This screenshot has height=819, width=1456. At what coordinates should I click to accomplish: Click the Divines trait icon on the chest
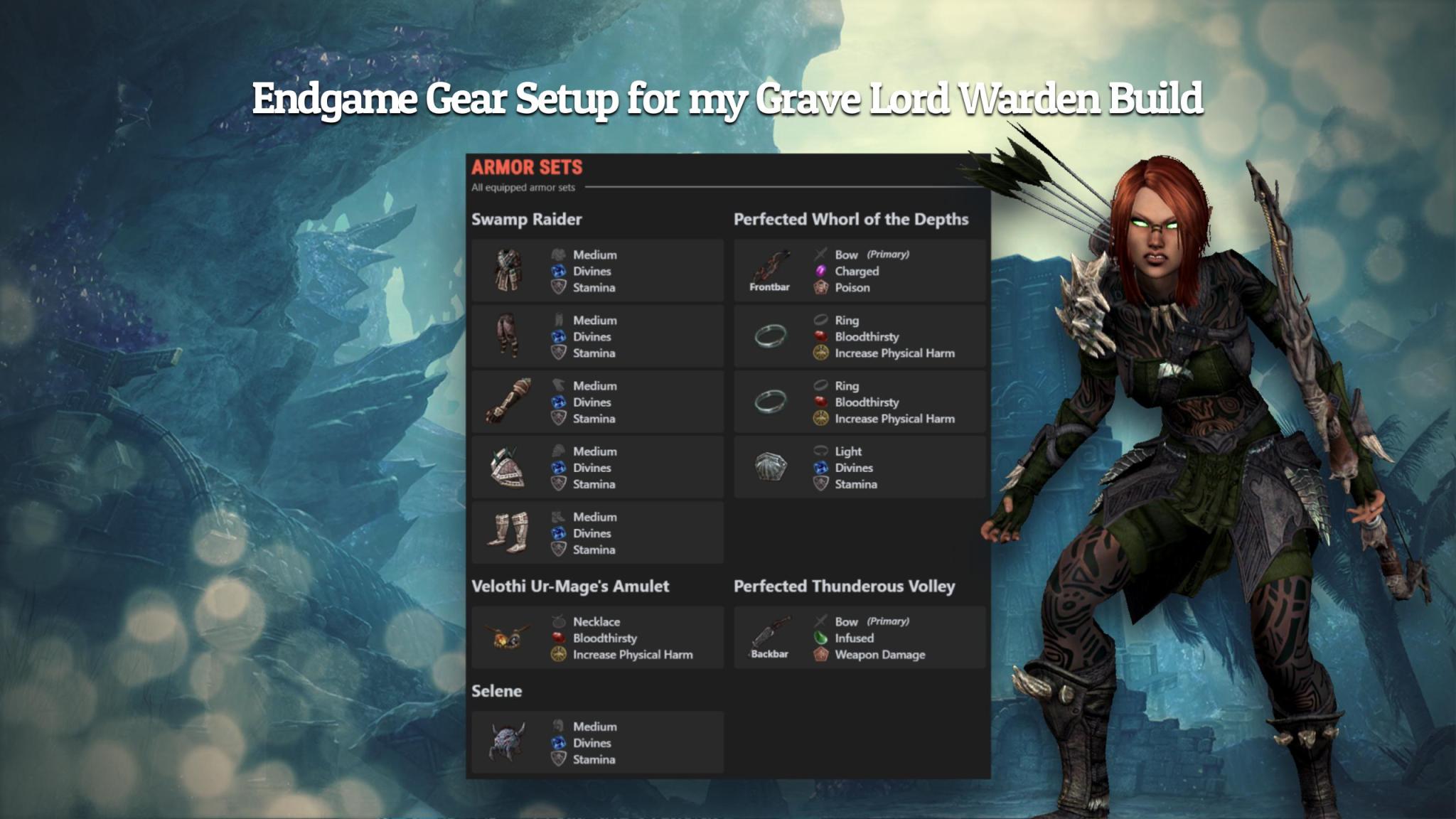coord(558,271)
